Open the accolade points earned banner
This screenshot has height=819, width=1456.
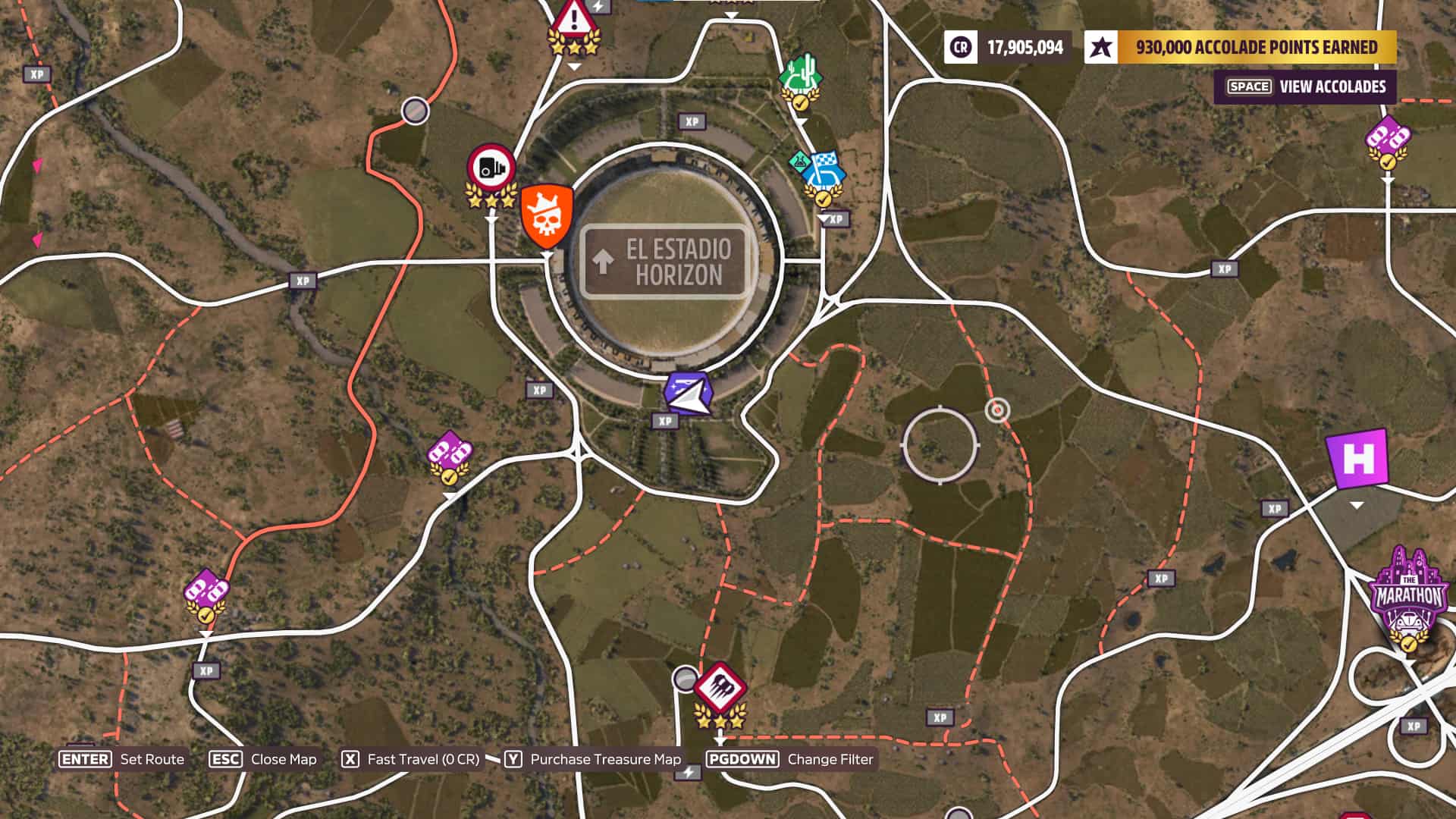1241,47
